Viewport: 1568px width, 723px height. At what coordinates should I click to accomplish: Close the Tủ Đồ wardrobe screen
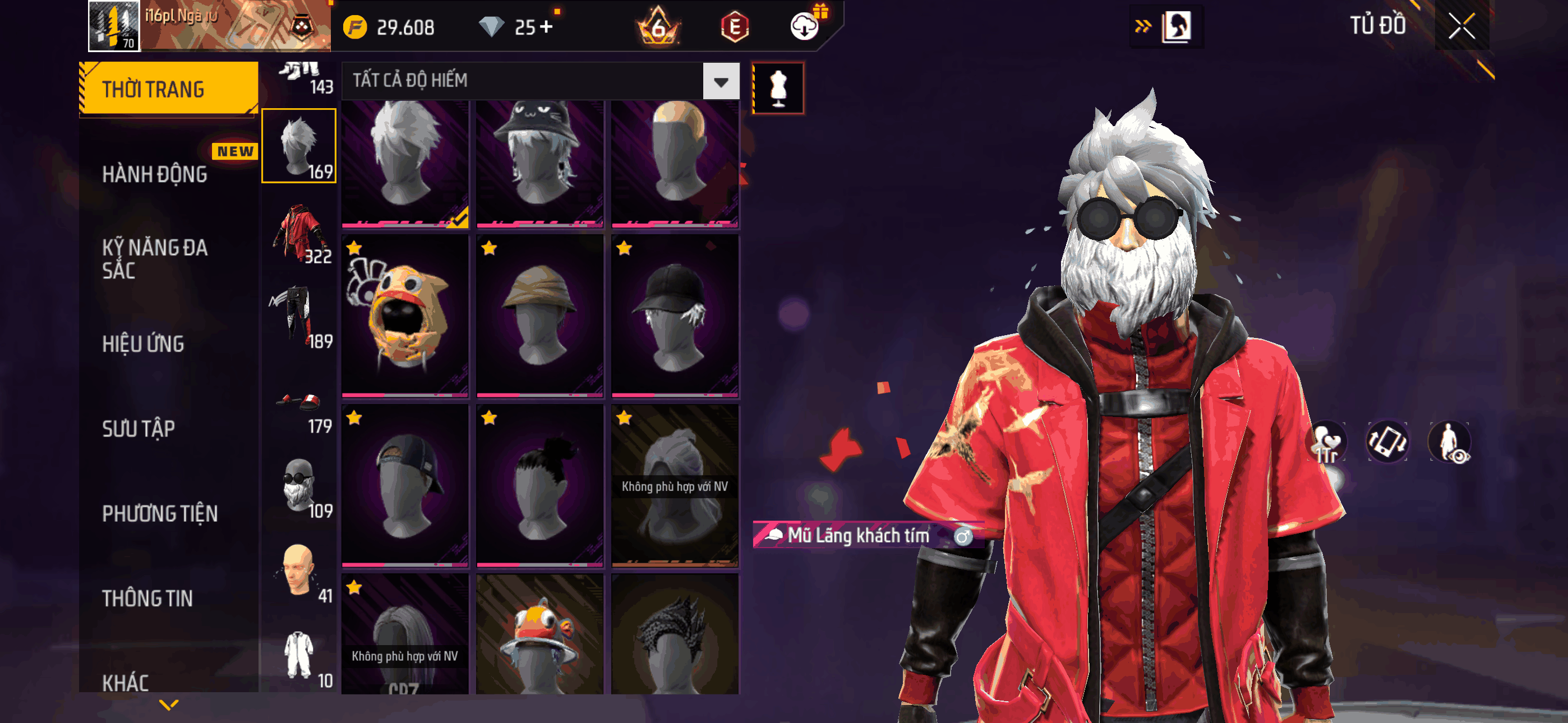[1461, 26]
